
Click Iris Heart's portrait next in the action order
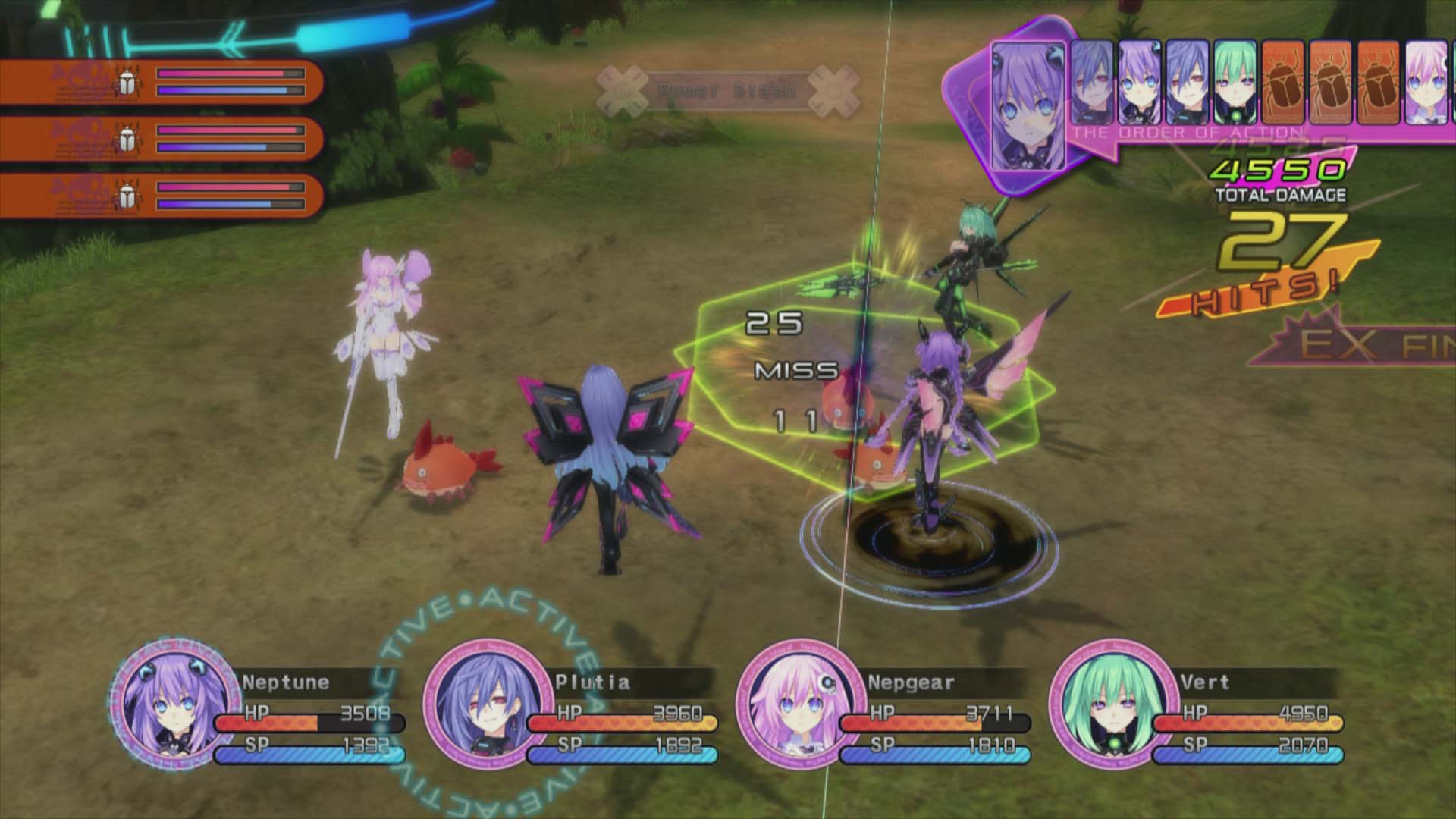tap(1092, 82)
